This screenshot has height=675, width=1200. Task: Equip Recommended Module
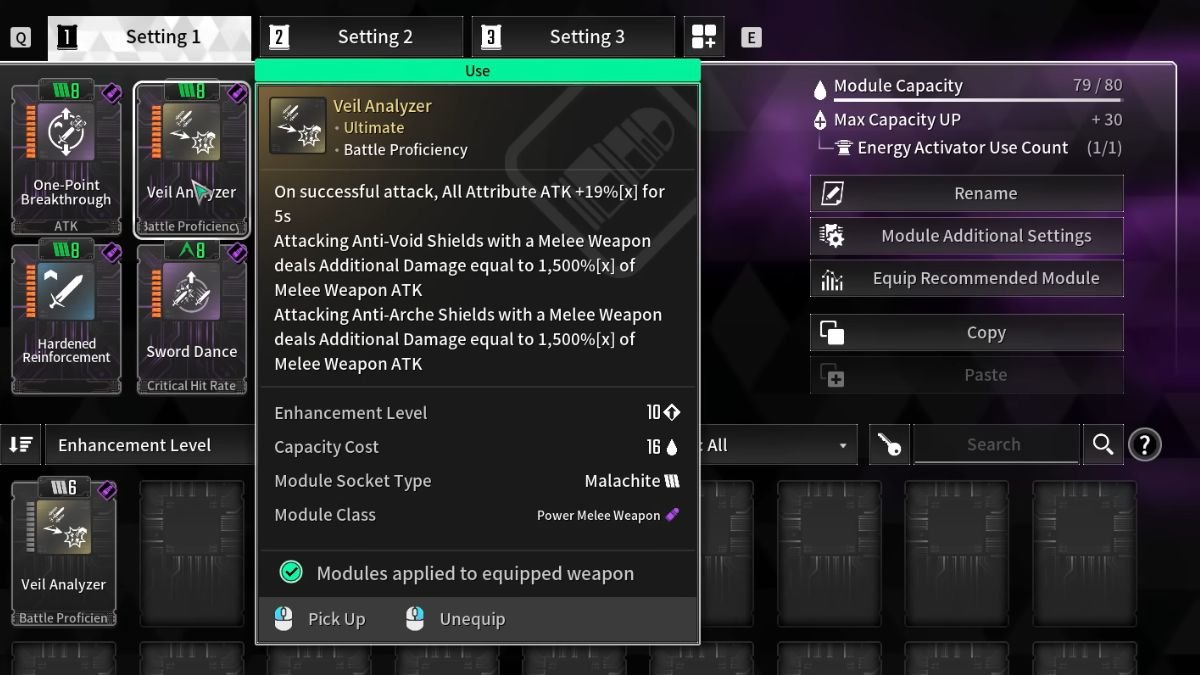(966, 278)
